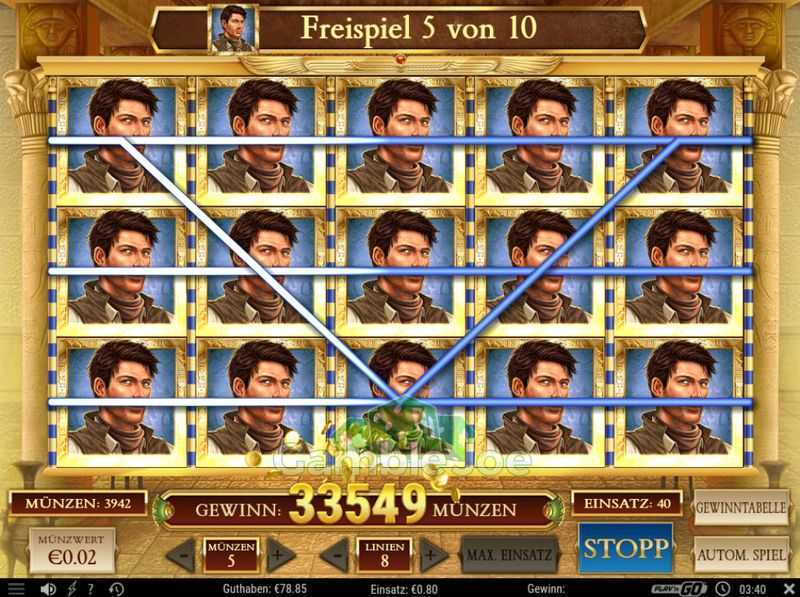Increase Münzen with the plus arrow

281,553
